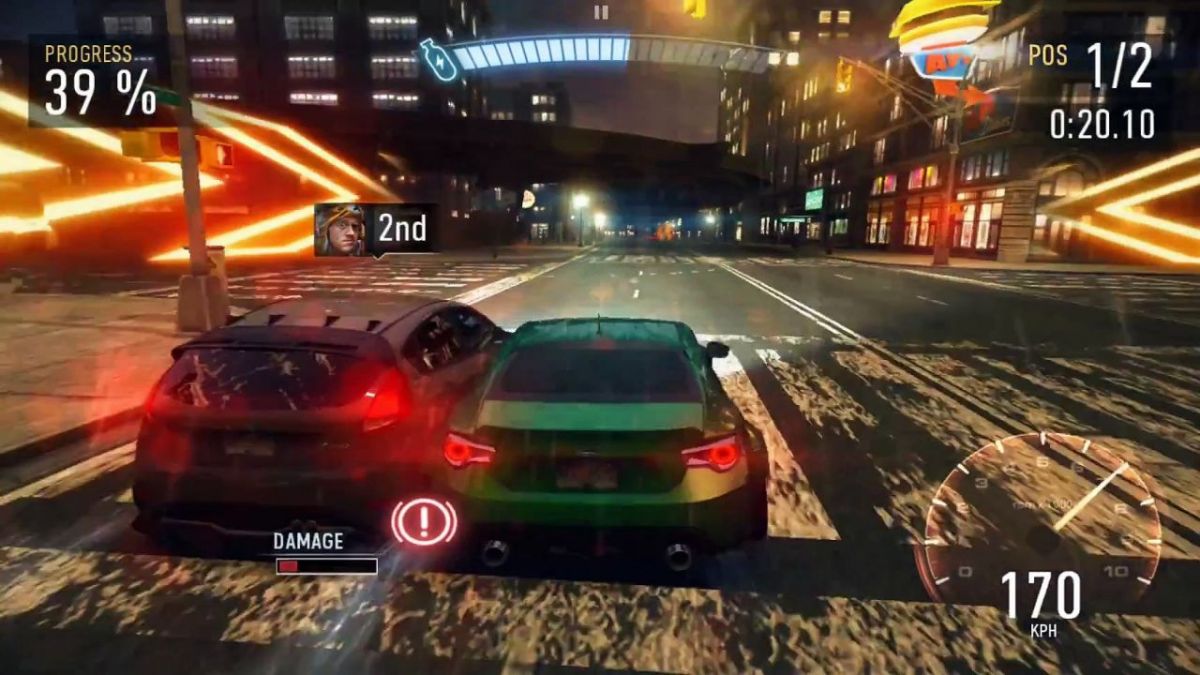Pause the race with the top pause button

pos(601,13)
